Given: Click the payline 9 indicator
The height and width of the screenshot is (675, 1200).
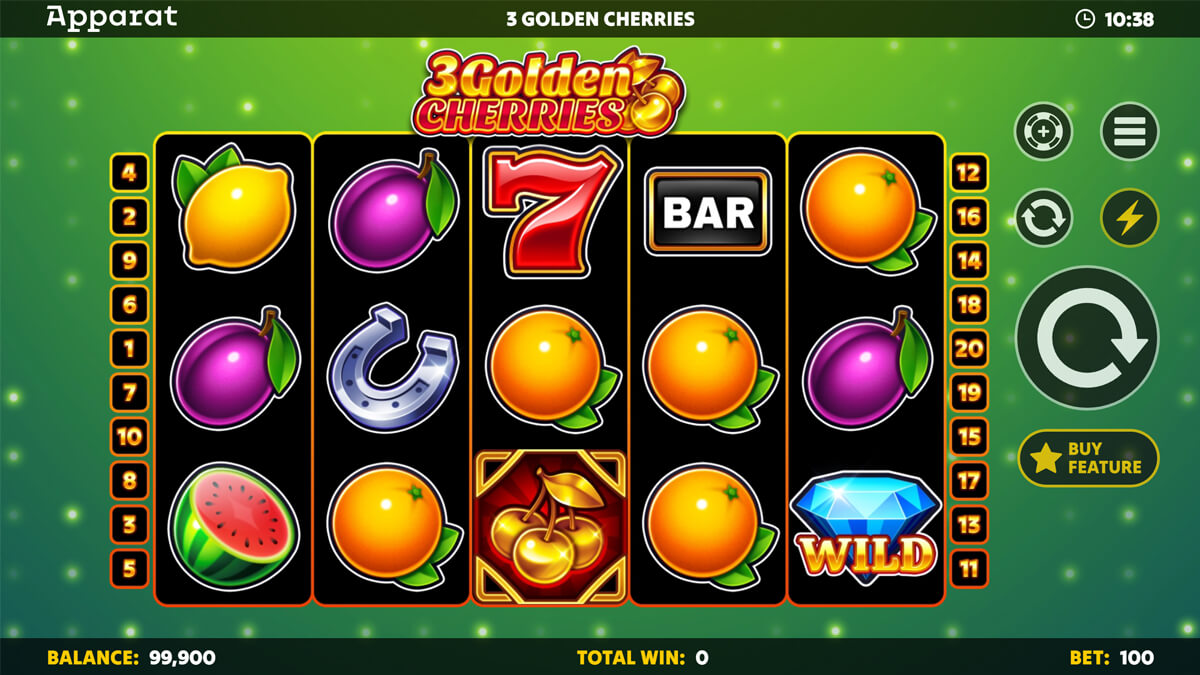Looking at the screenshot, I should click(129, 260).
